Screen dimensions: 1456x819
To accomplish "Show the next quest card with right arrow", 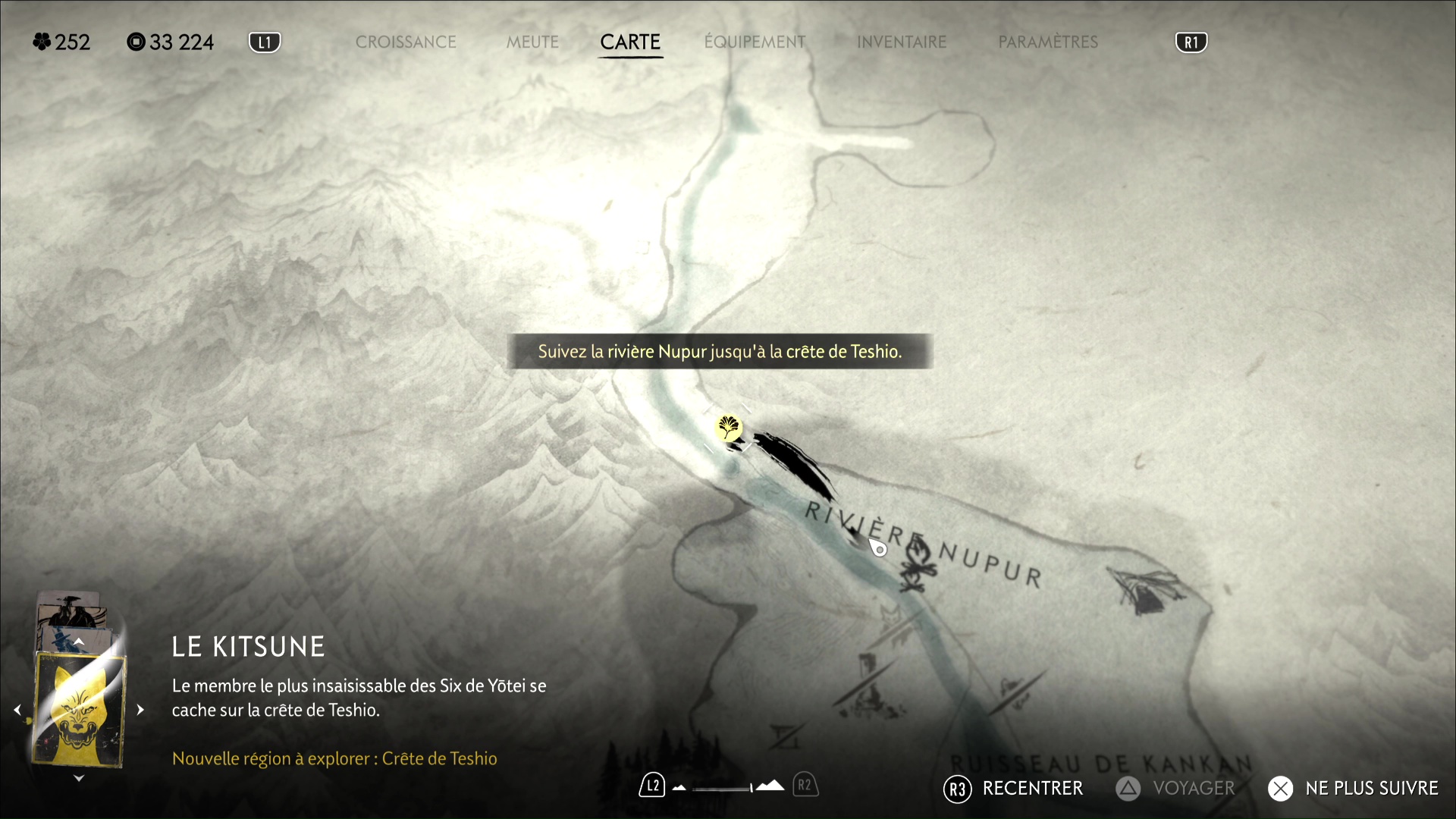I will click(x=140, y=711).
